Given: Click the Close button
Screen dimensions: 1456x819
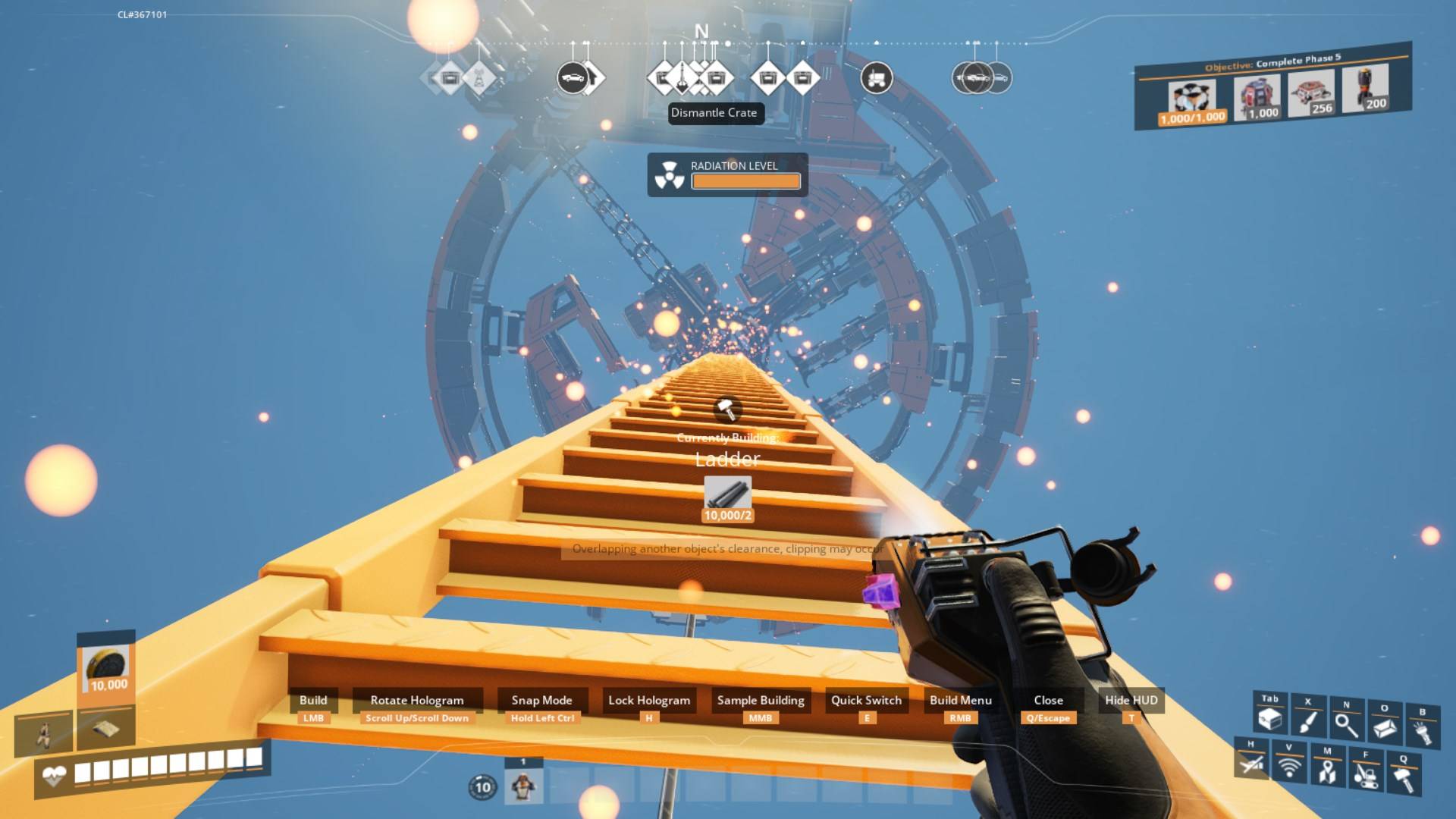Looking at the screenshot, I should pos(1050,700).
